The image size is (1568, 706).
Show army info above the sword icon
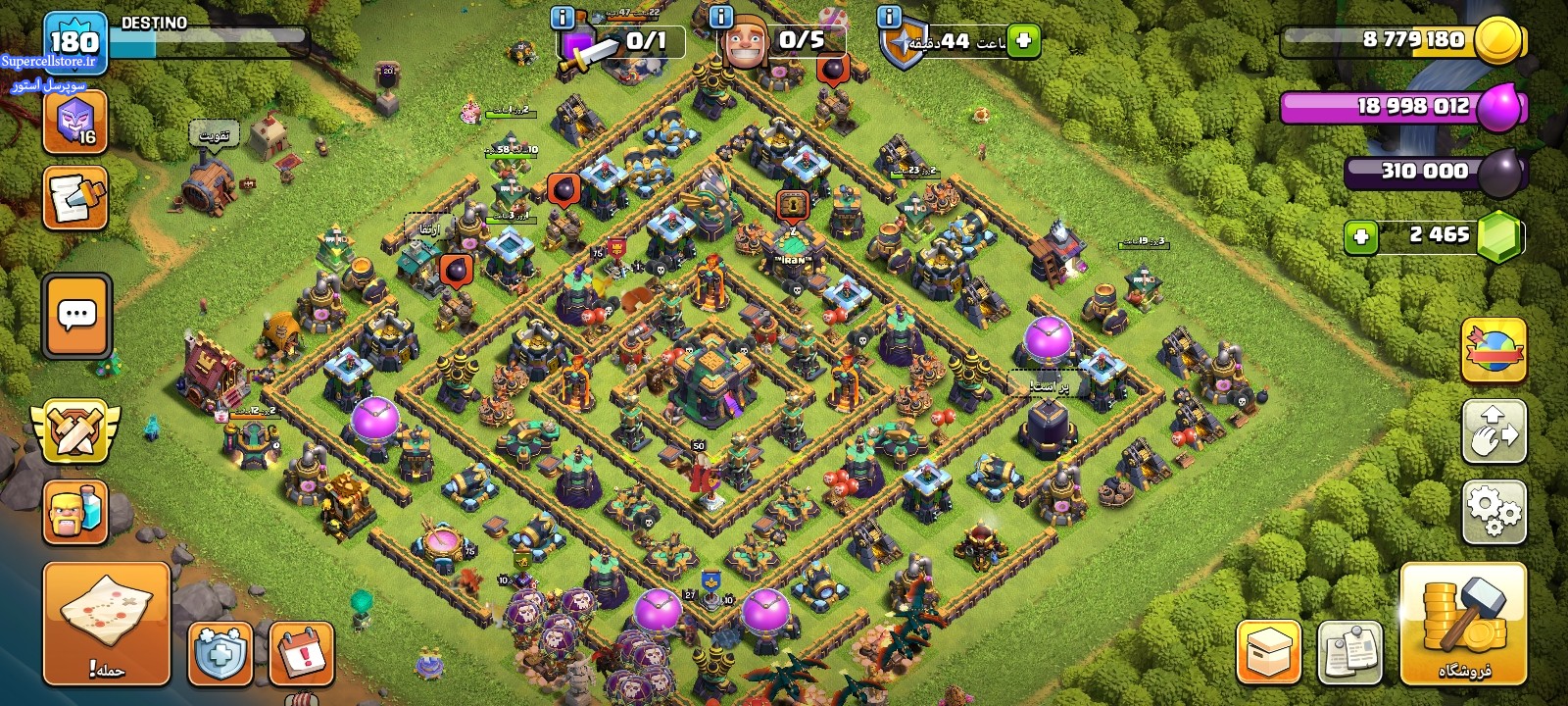click(563, 18)
